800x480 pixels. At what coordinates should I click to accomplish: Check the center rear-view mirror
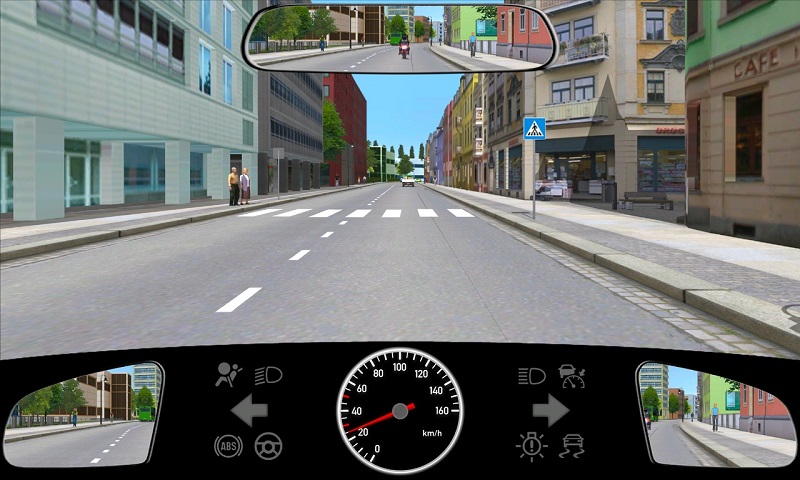(x=399, y=38)
